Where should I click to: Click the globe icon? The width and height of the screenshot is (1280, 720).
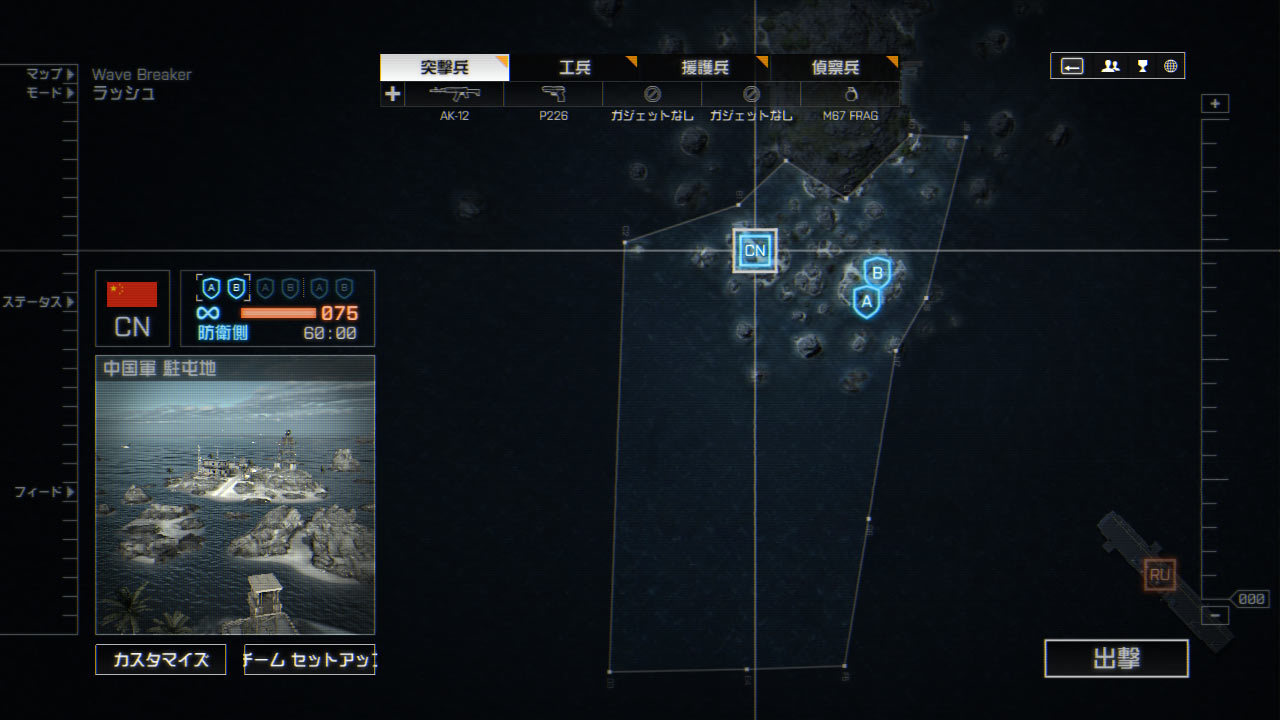click(x=1170, y=66)
